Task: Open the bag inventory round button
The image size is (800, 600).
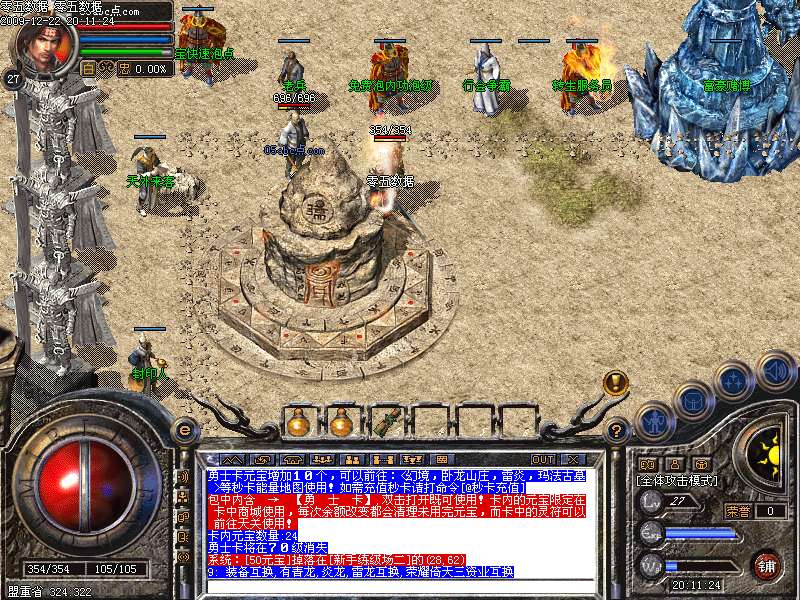Action: pyautogui.click(x=693, y=401)
